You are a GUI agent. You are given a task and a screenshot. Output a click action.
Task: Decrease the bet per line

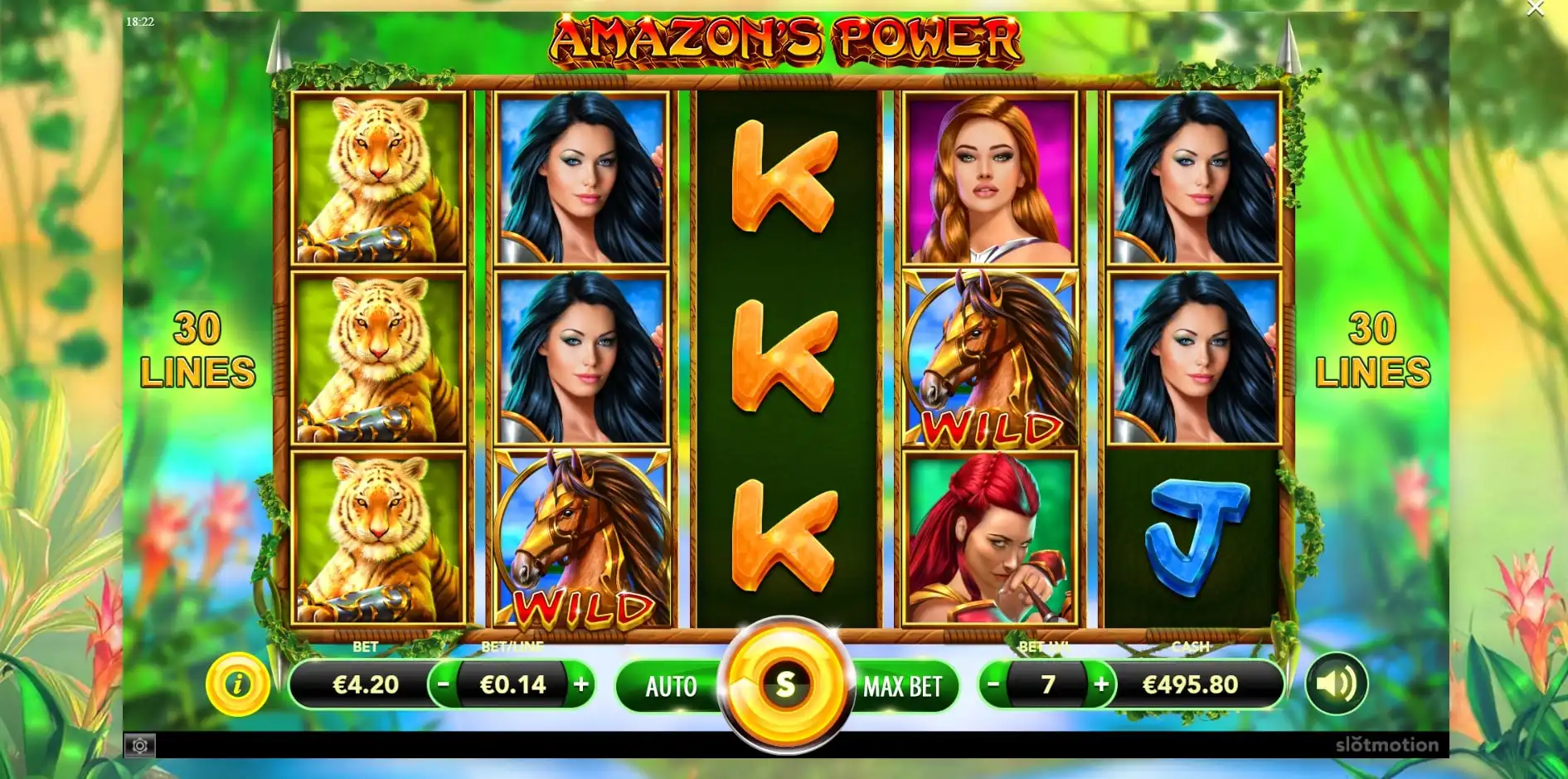coord(444,684)
